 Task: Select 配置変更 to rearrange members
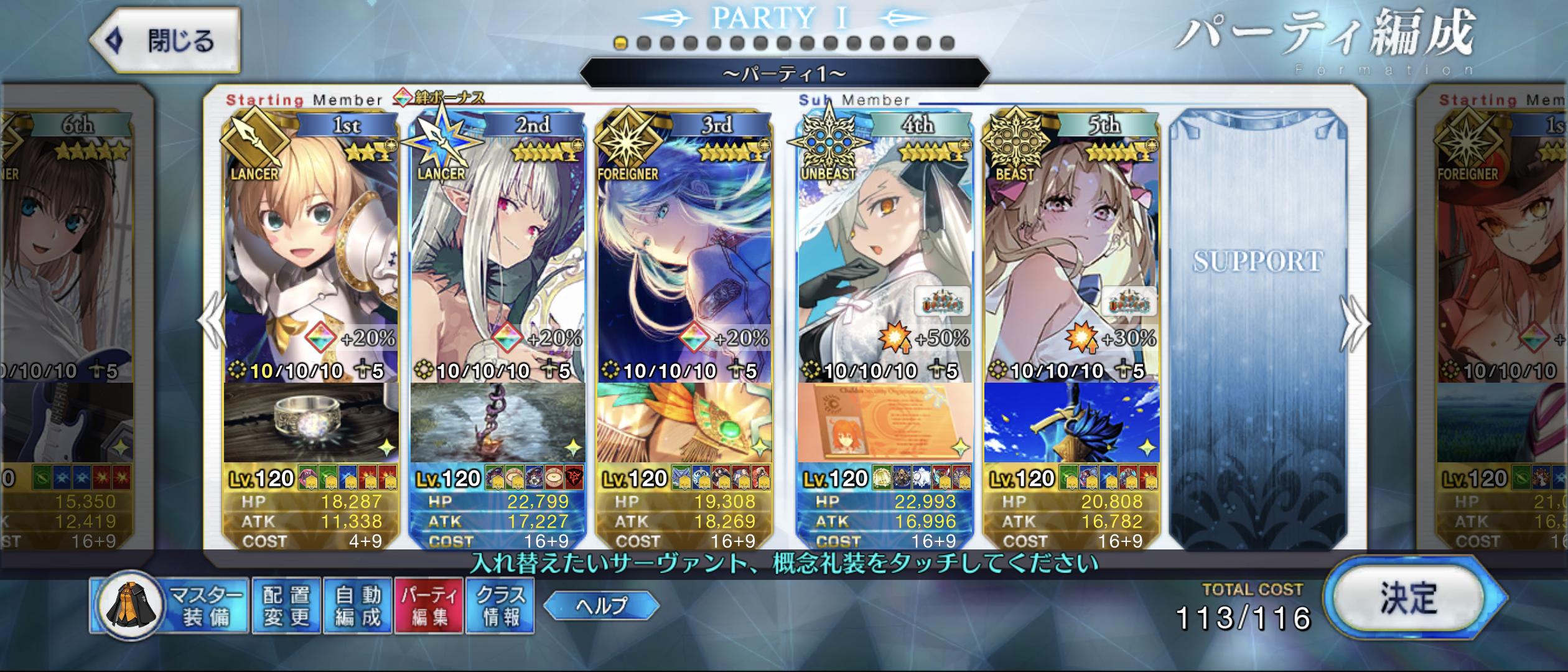(286, 606)
